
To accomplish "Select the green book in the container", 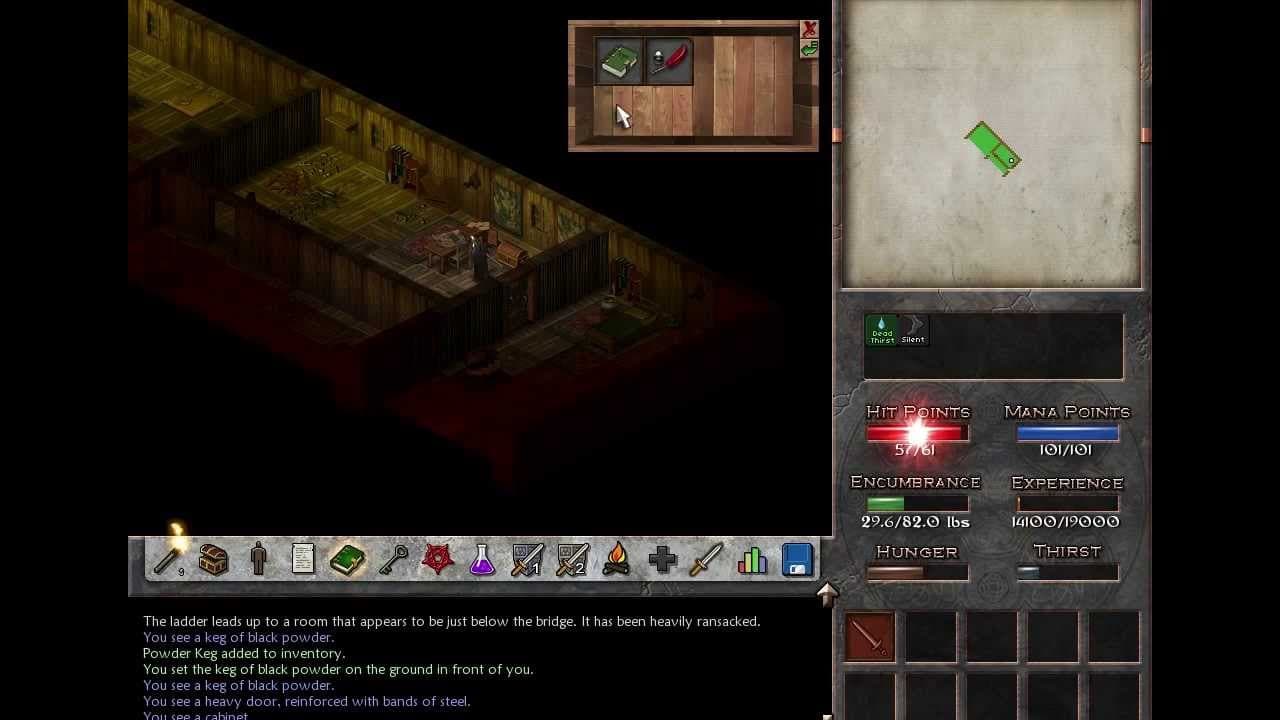I will point(619,60).
